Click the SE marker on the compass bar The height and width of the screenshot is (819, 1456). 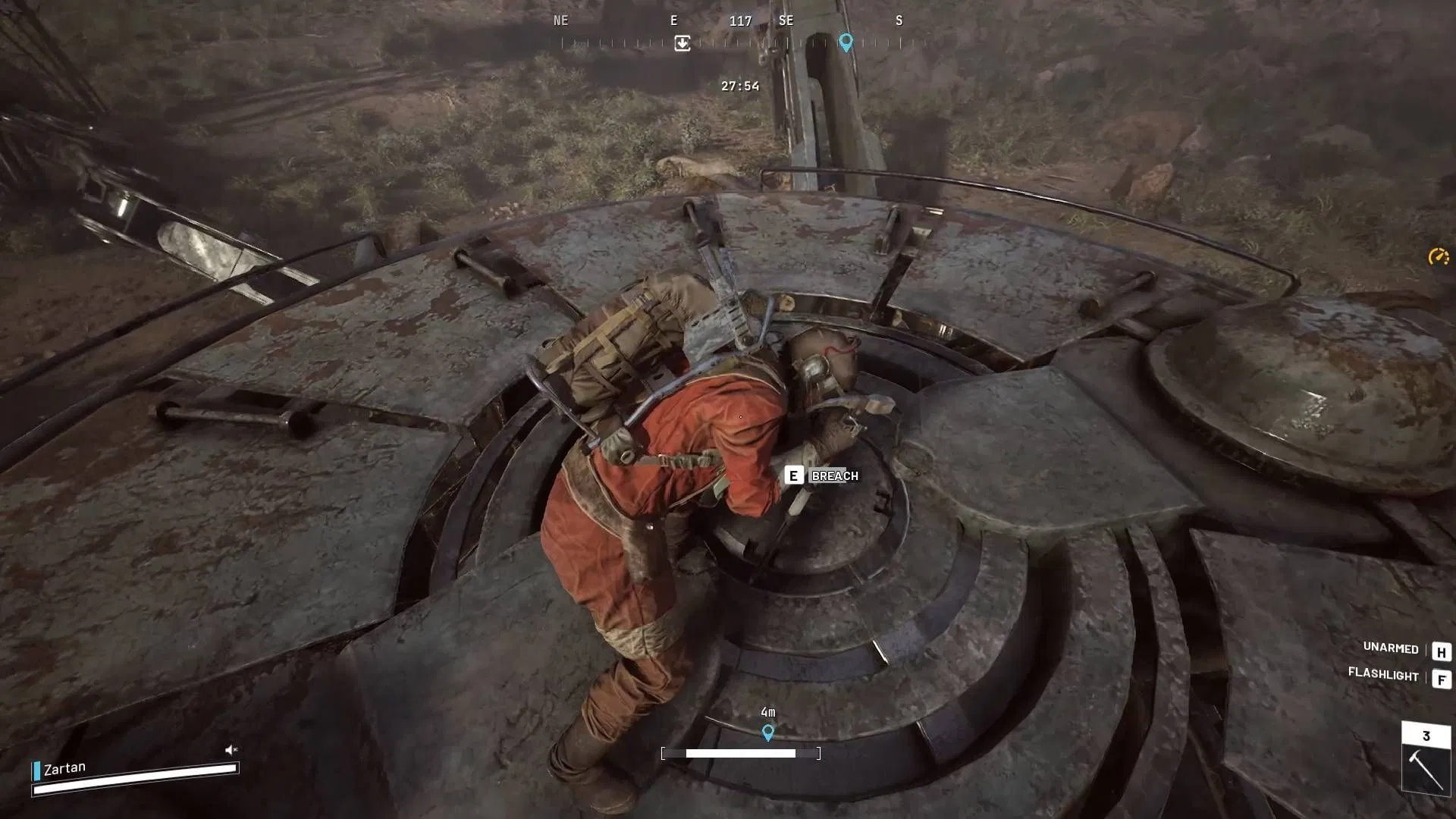(x=786, y=20)
